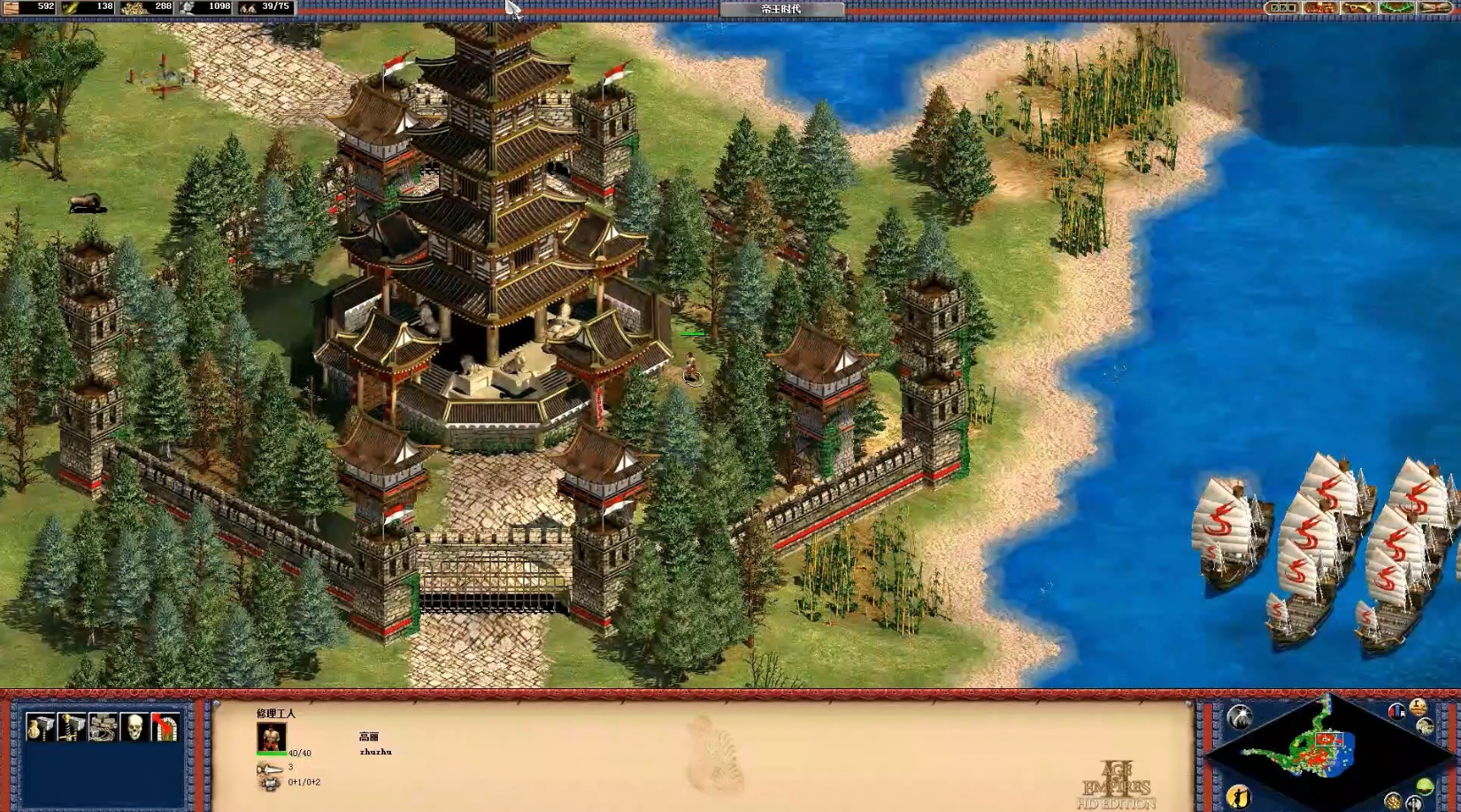The height and width of the screenshot is (812, 1461).
Task: Select the villager portrait in the info panel
Action: 271,737
